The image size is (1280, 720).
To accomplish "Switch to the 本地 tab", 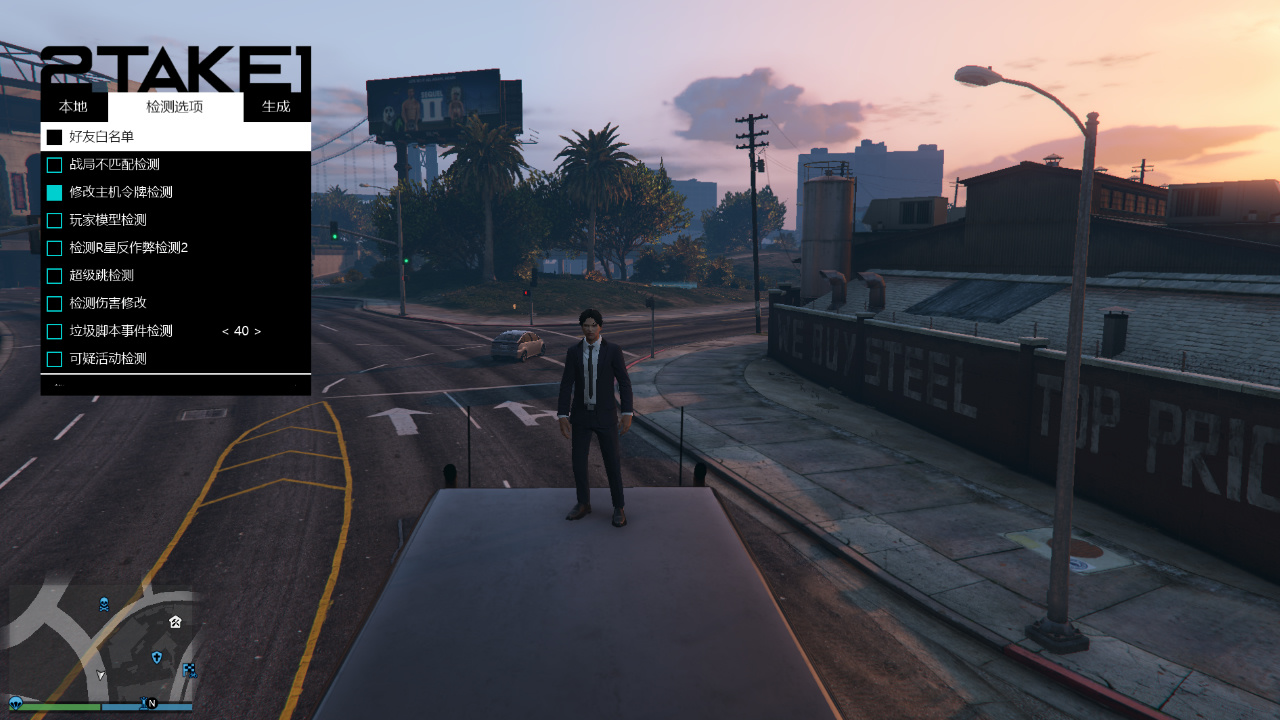I will pos(73,107).
